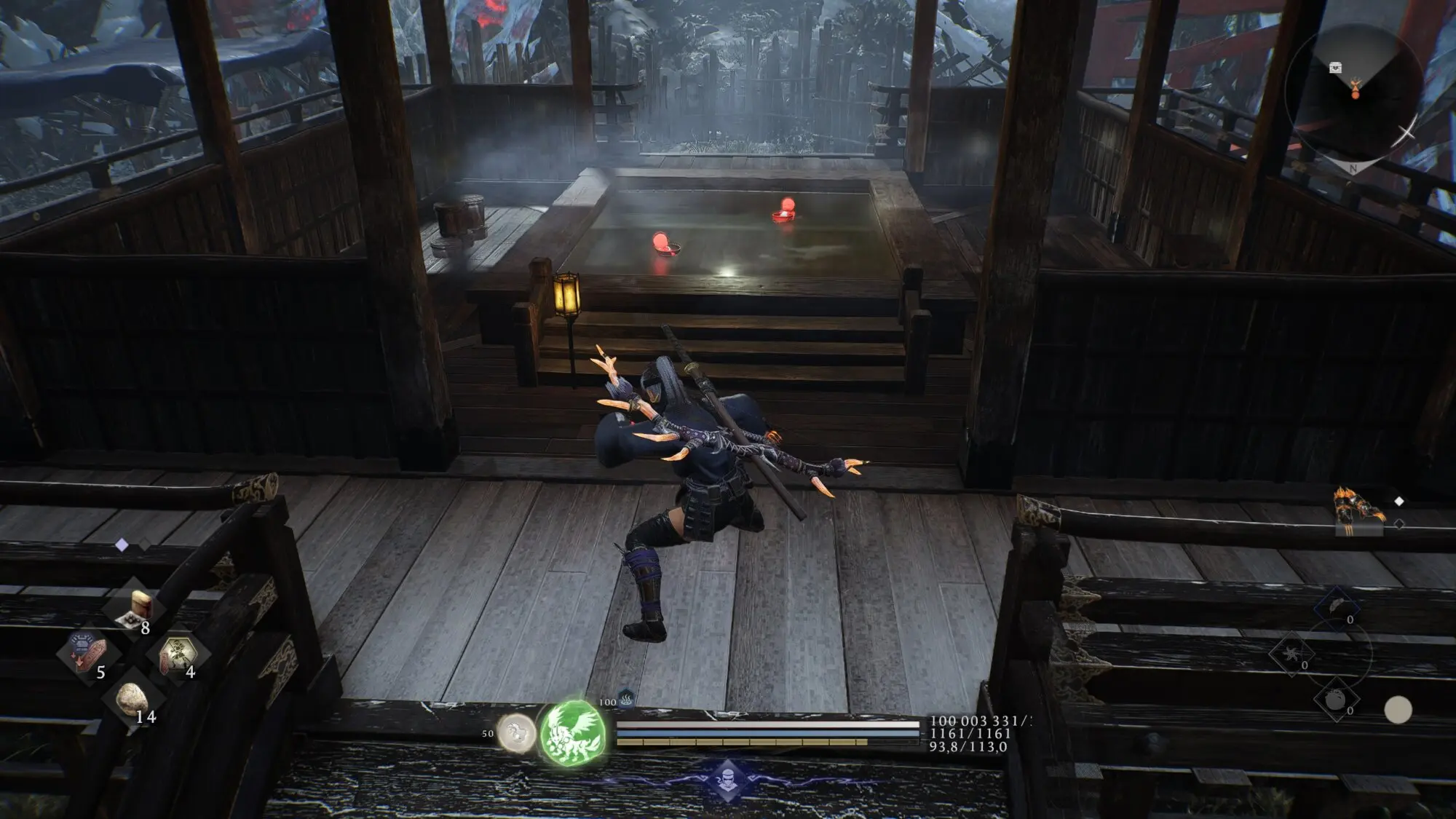Pick the round bomb ranged slot
The height and width of the screenshot is (819, 1456).
[1336, 700]
